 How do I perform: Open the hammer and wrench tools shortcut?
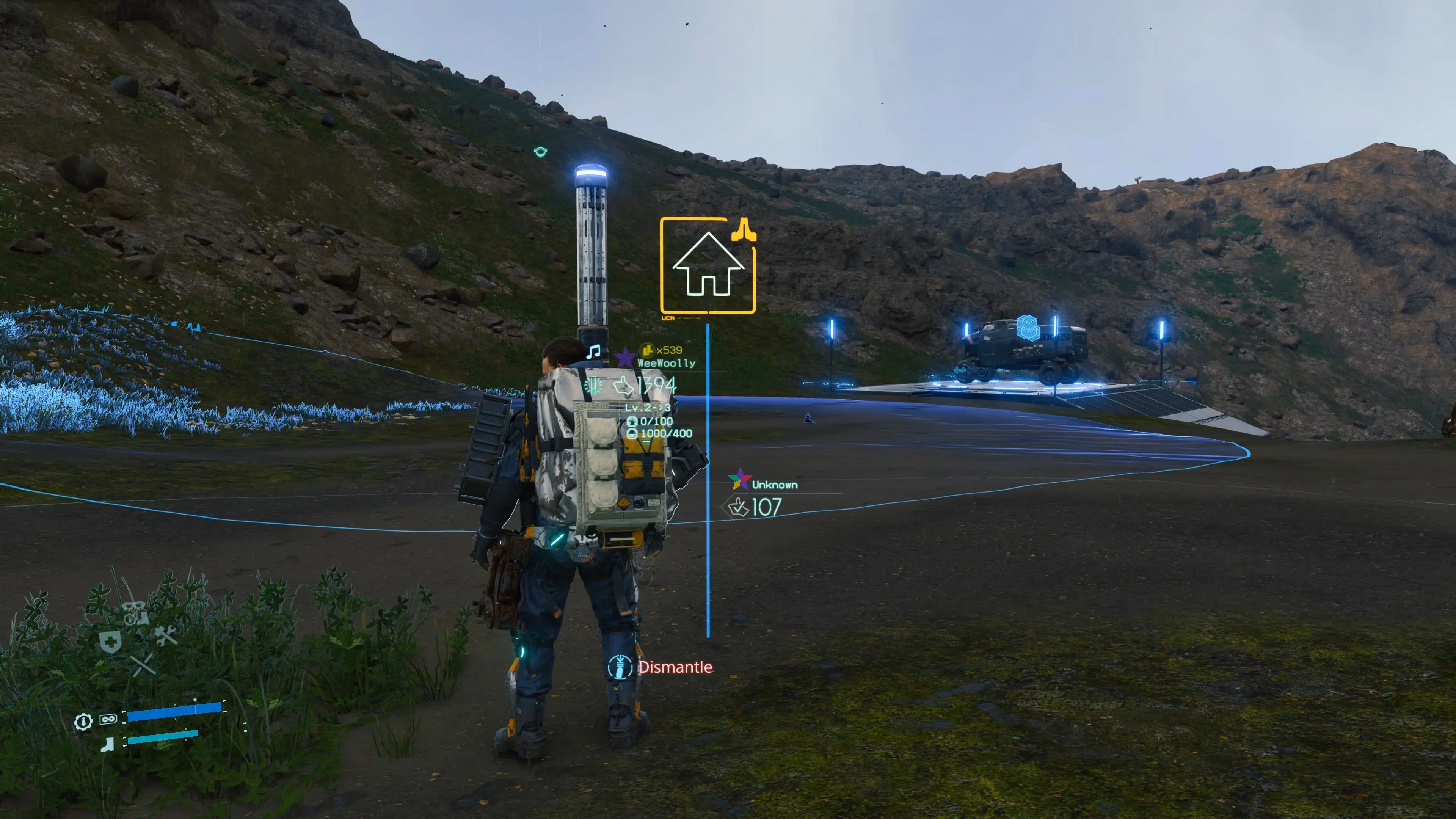[166, 636]
